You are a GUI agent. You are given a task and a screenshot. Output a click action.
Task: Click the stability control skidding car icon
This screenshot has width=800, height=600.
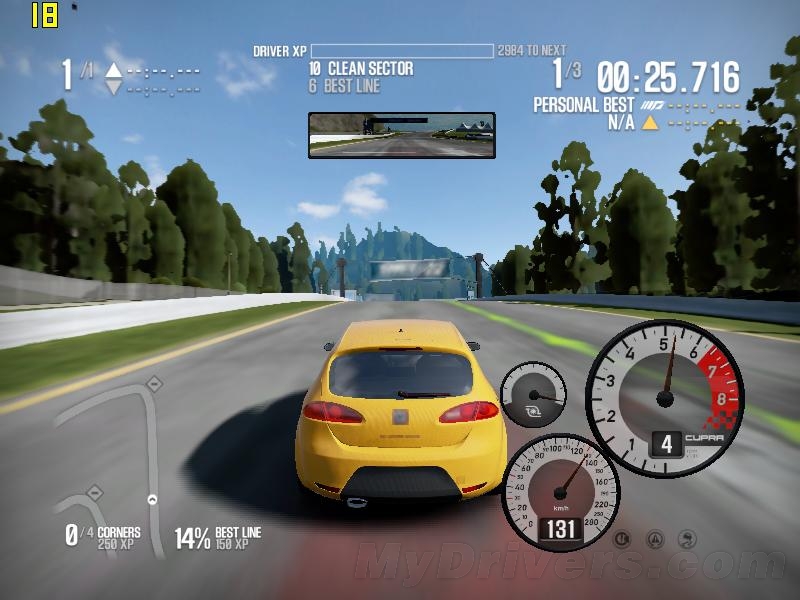687,540
